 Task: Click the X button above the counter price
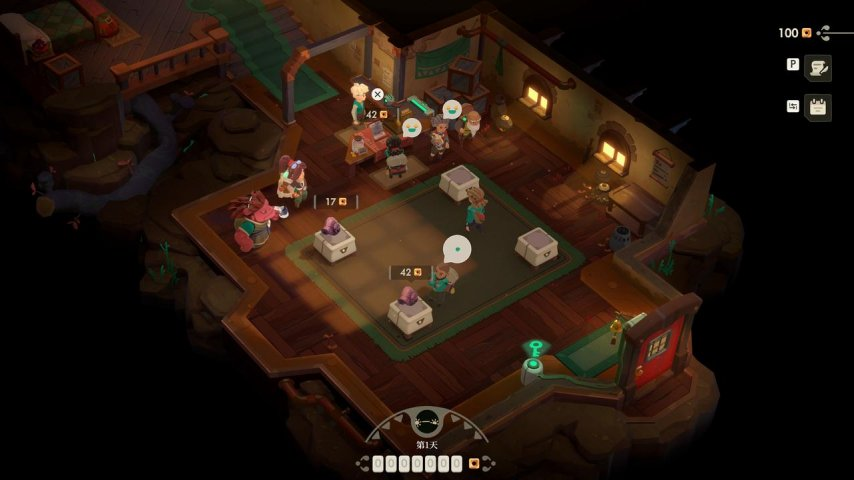tap(377, 95)
